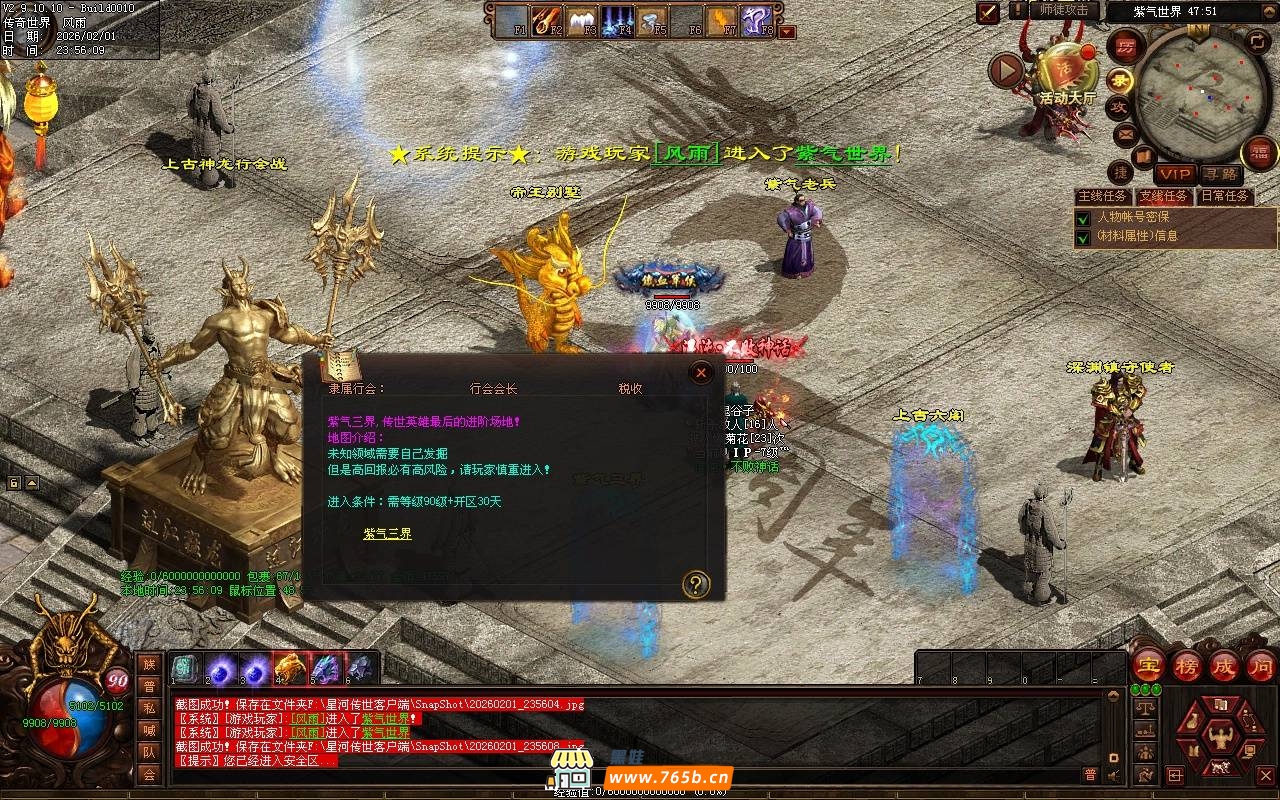Screen dimensions: 1280x800
Task: Switch chat to the 私 private channel
Action: pos(149,708)
